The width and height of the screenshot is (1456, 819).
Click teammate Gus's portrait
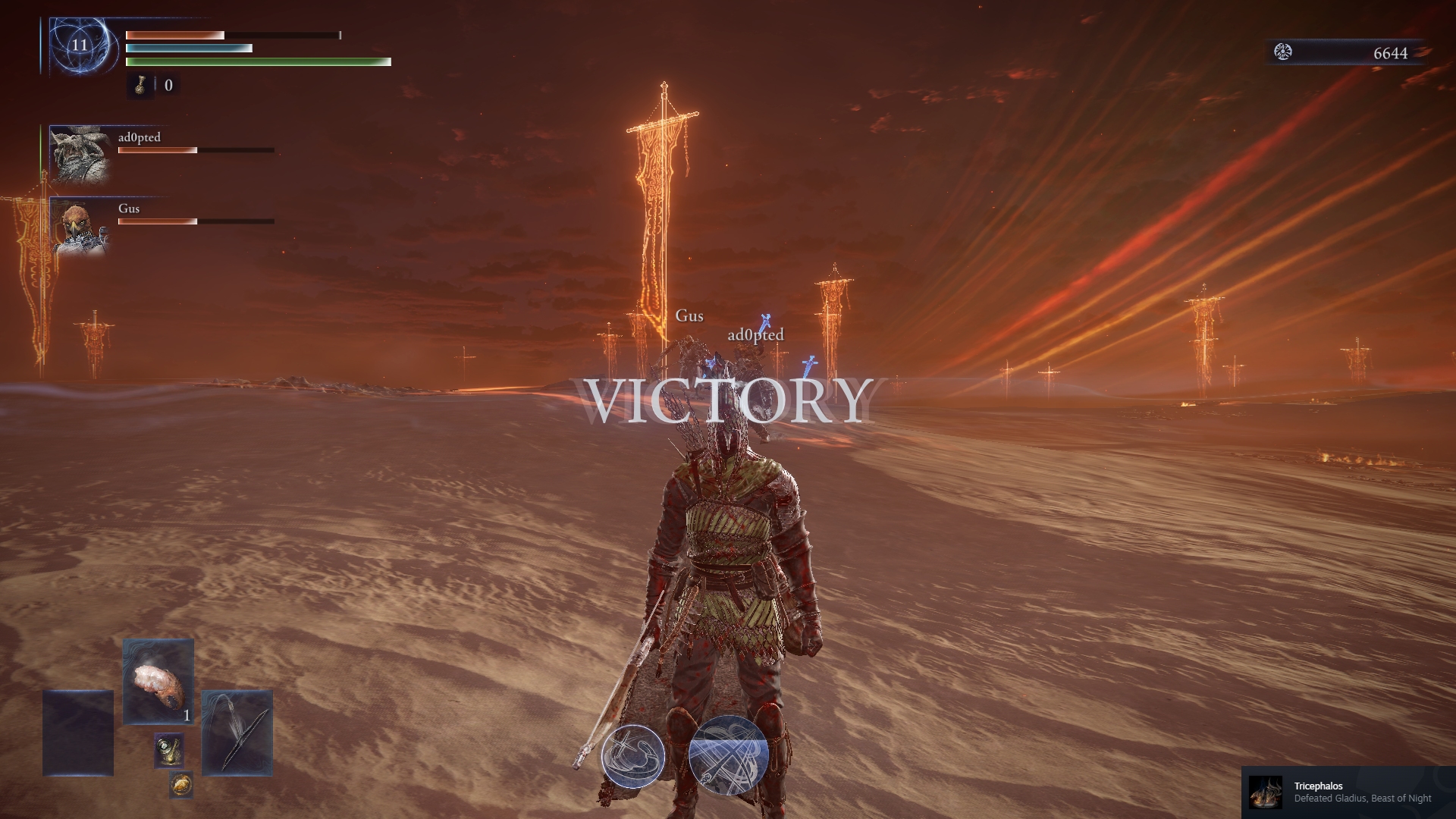[x=79, y=226]
